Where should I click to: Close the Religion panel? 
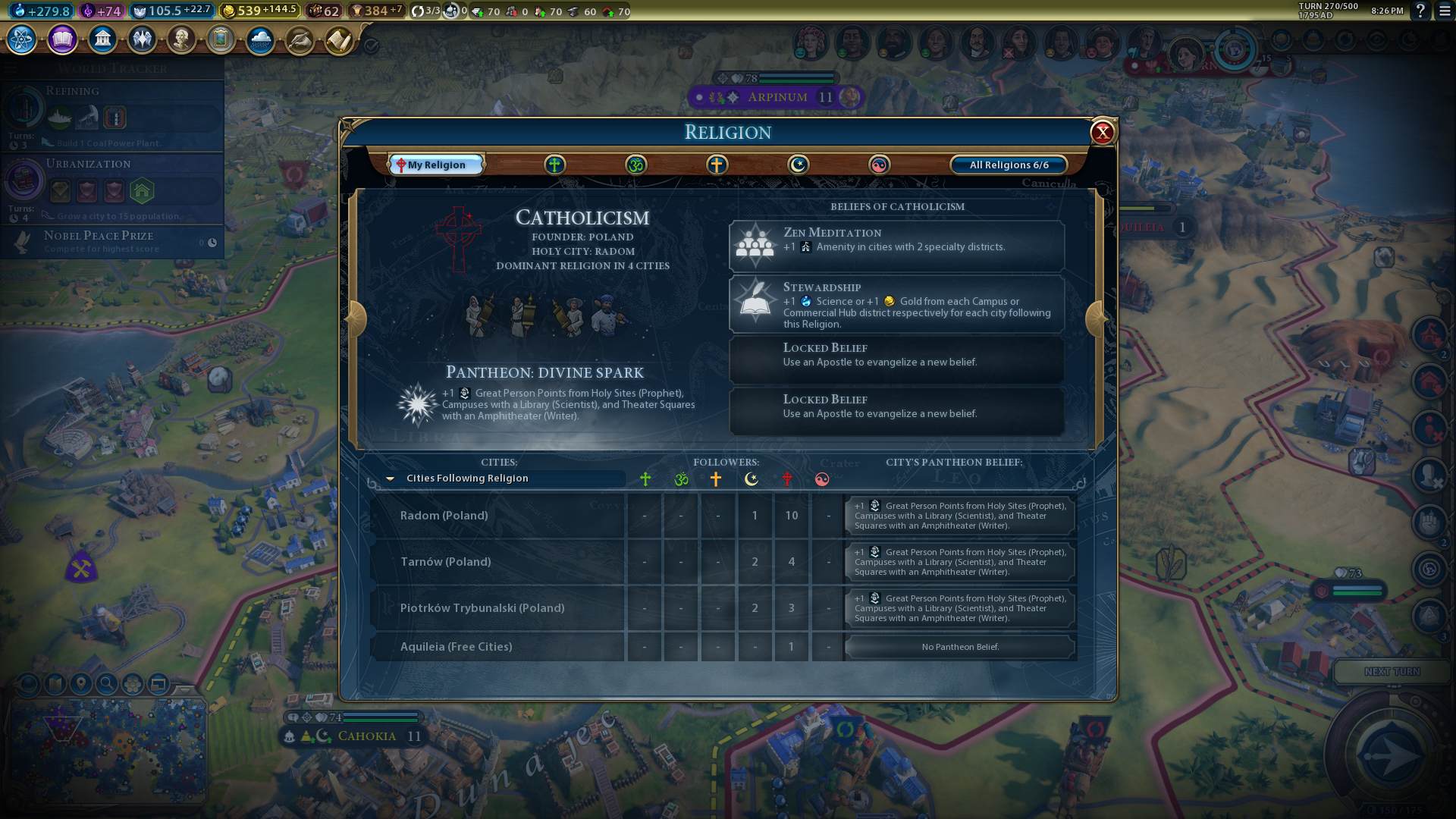(x=1102, y=133)
